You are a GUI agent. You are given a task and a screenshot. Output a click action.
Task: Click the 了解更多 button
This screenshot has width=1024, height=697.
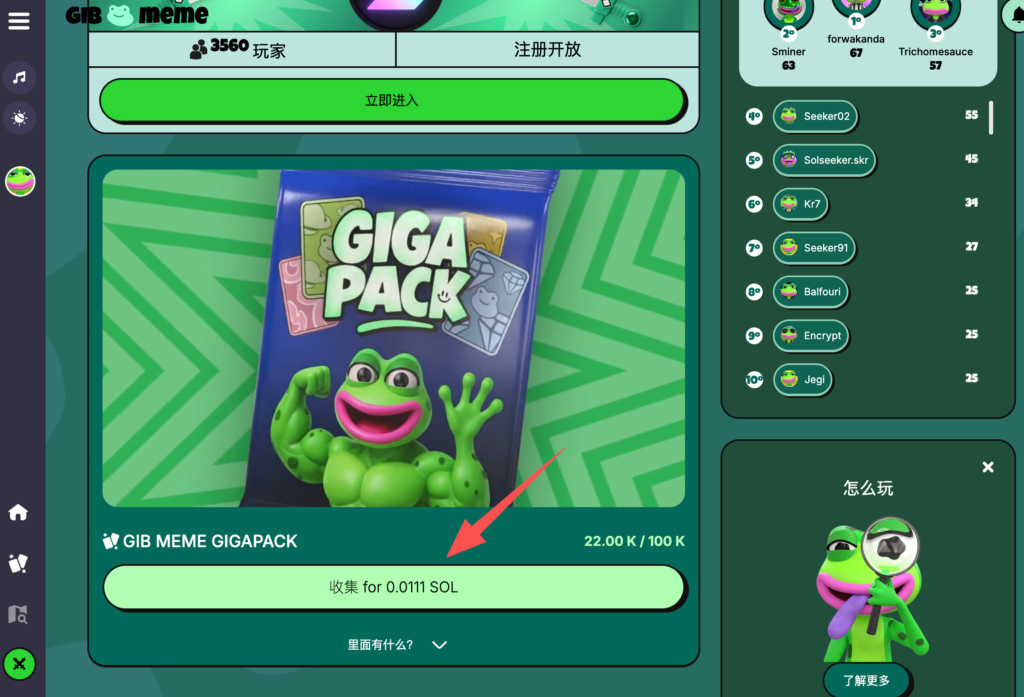pyautogui.click(x=866, y=681)
